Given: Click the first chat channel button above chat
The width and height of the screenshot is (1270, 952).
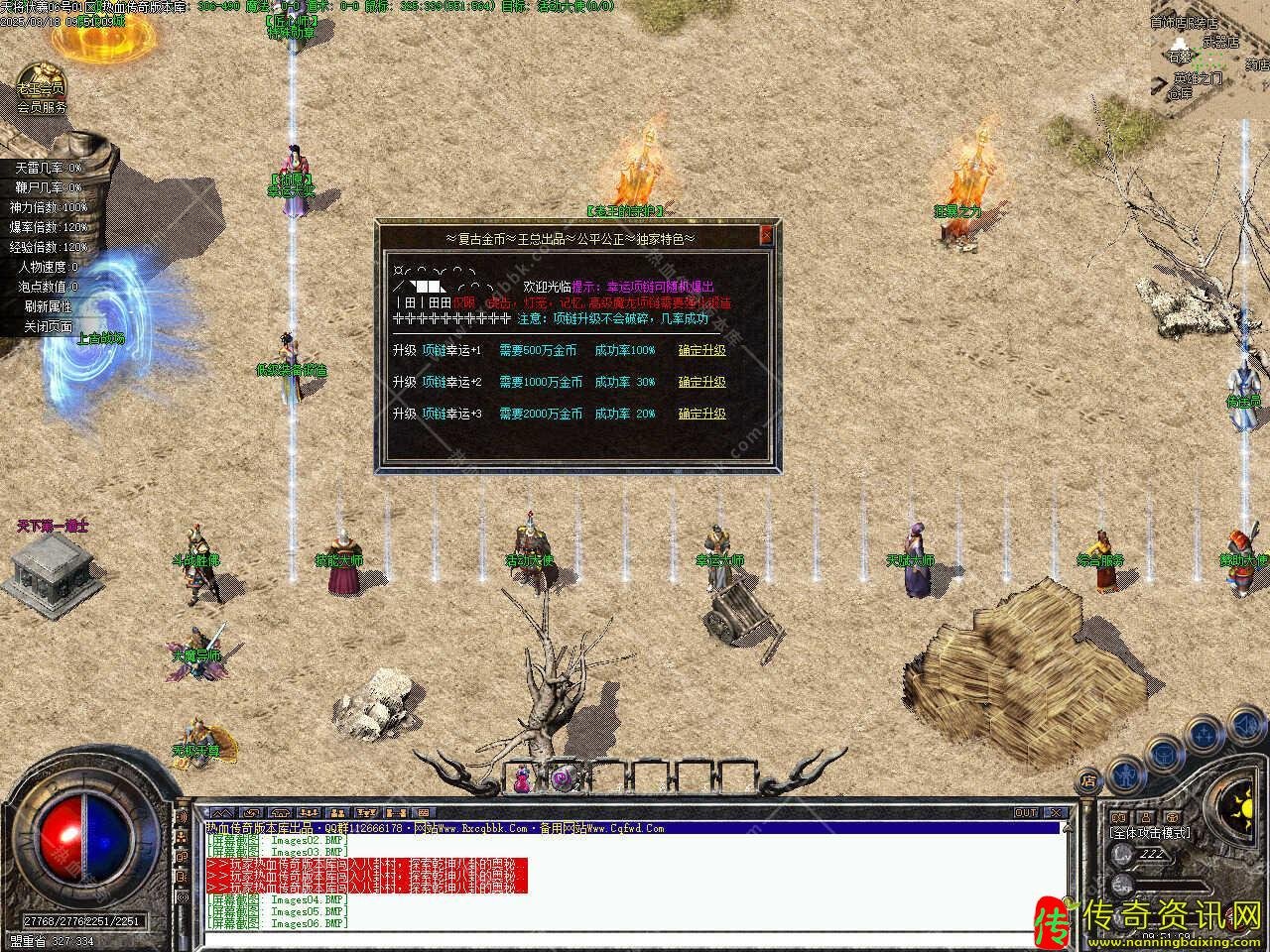Looking at the screenshot, I should 219,813.
